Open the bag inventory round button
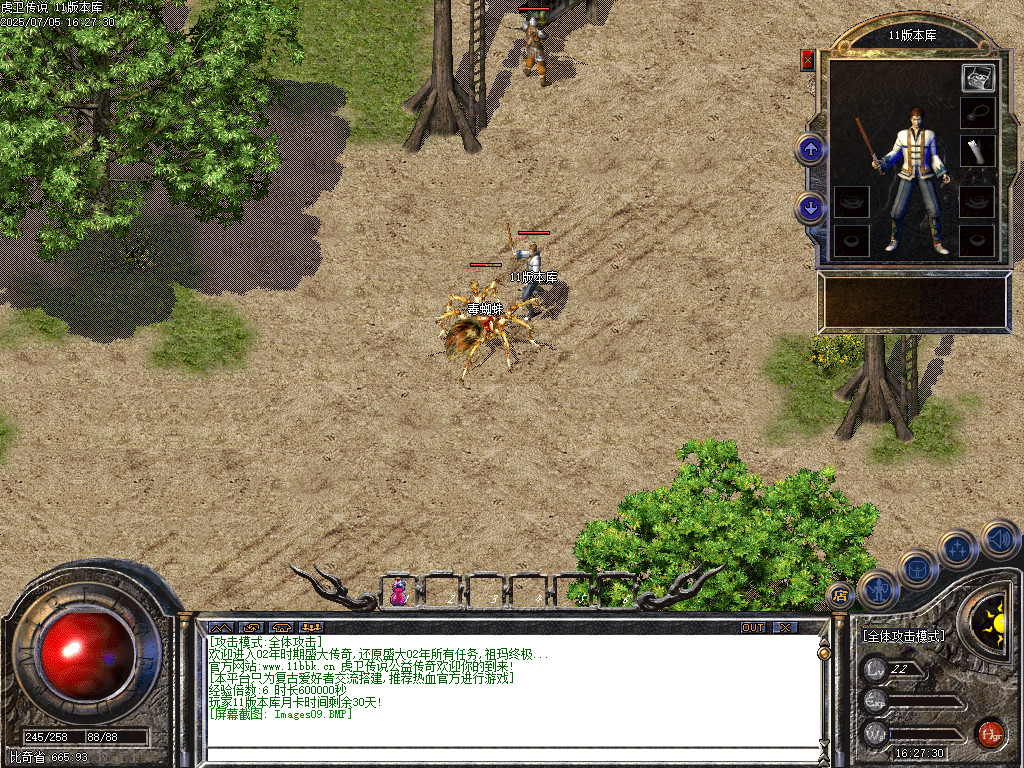The width and height of the screenshot is (1024, 768). coord(917,569)
